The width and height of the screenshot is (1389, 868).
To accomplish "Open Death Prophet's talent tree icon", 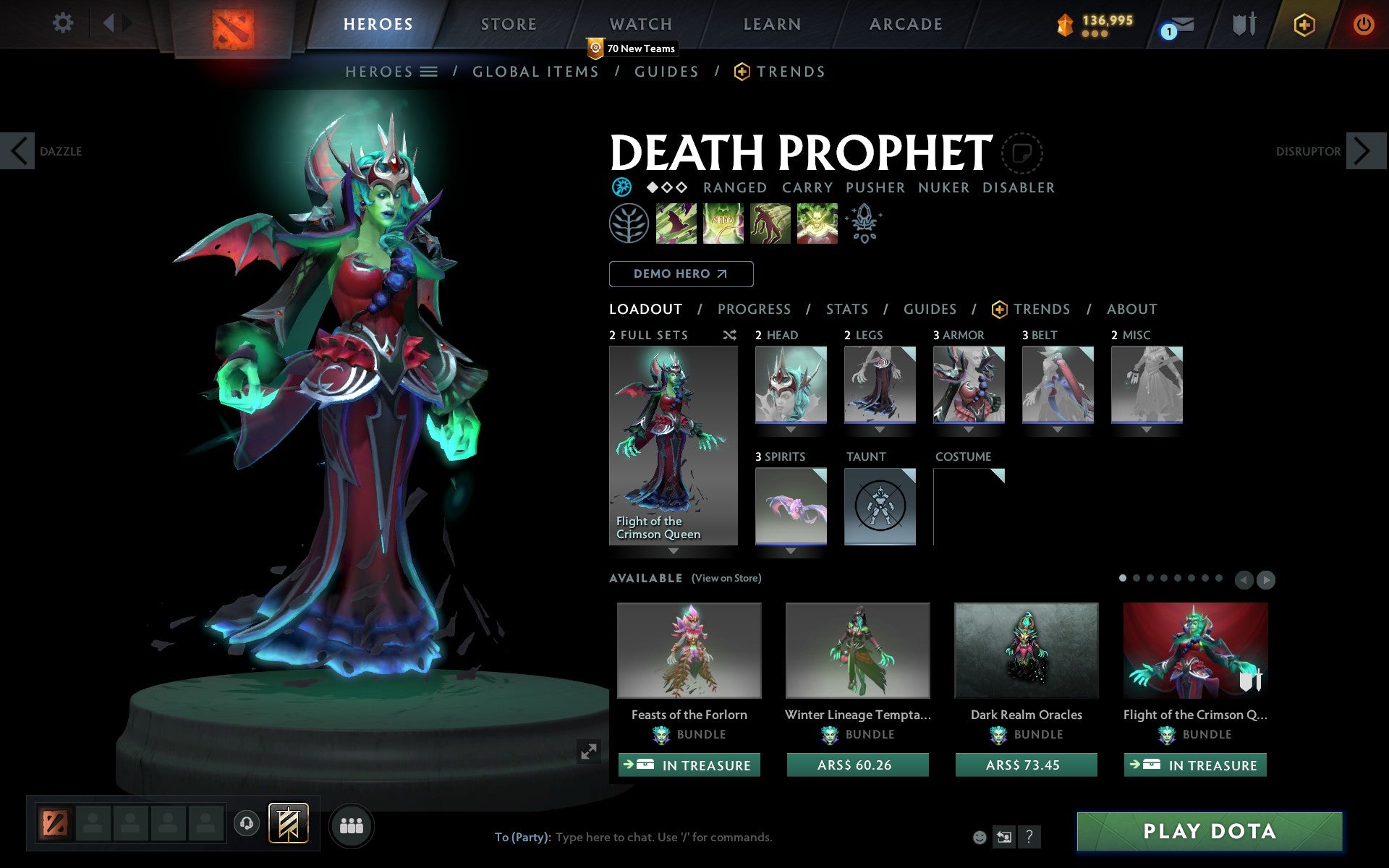I will [629, 224].
